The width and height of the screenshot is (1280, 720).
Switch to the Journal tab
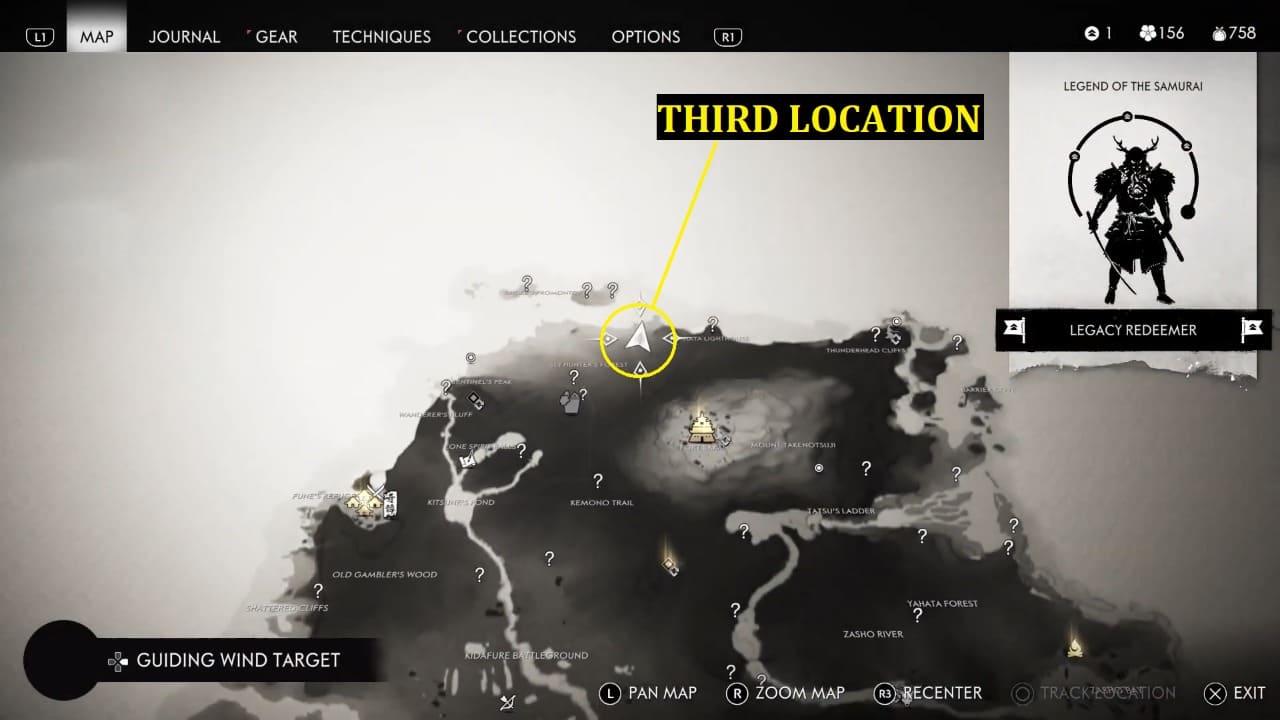[184, 36]
